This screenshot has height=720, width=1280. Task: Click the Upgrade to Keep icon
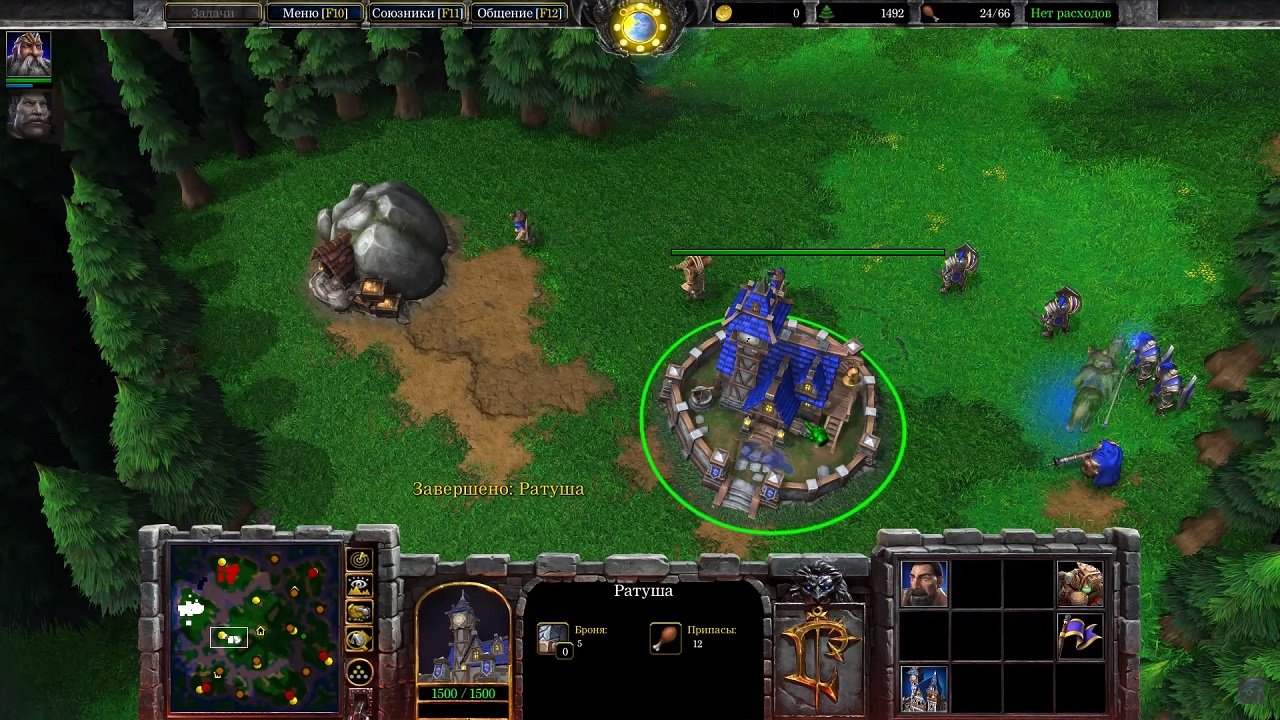point(925,690)
